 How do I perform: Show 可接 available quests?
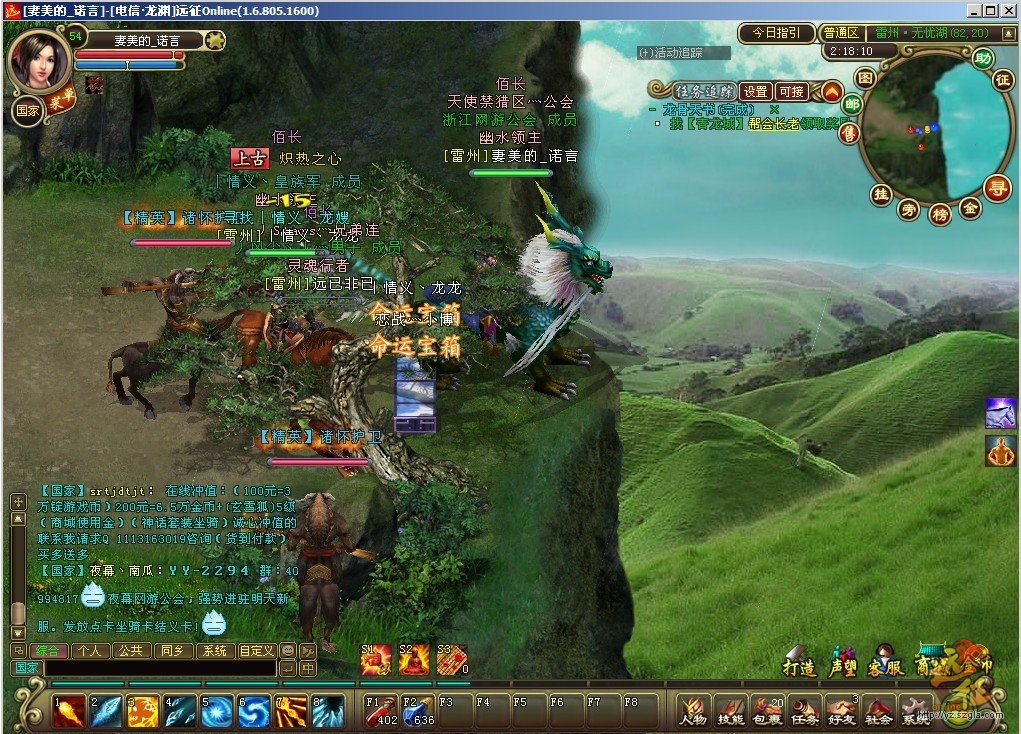click(x=791, y=91)
